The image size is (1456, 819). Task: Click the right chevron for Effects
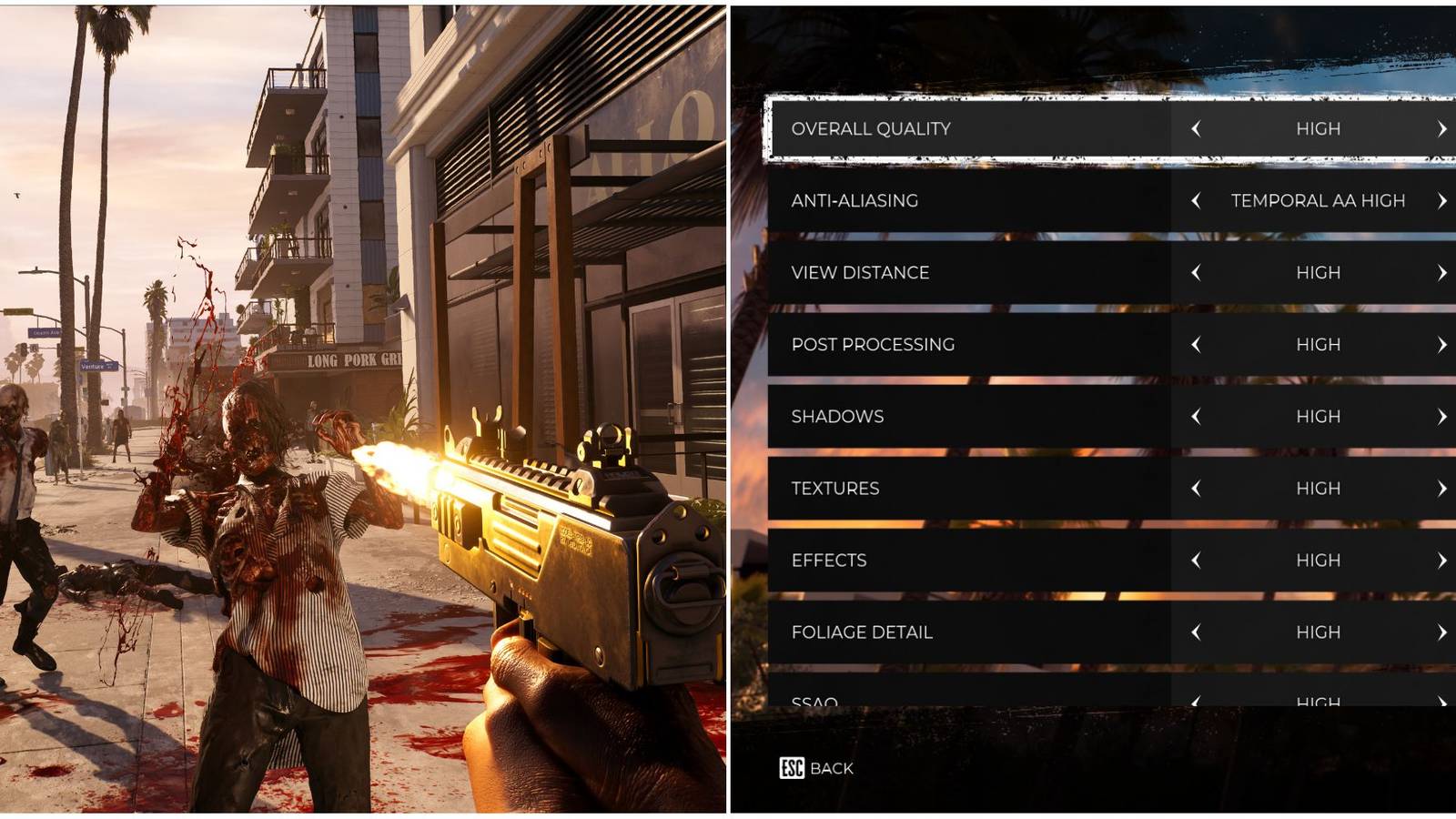click(1441, 560)
